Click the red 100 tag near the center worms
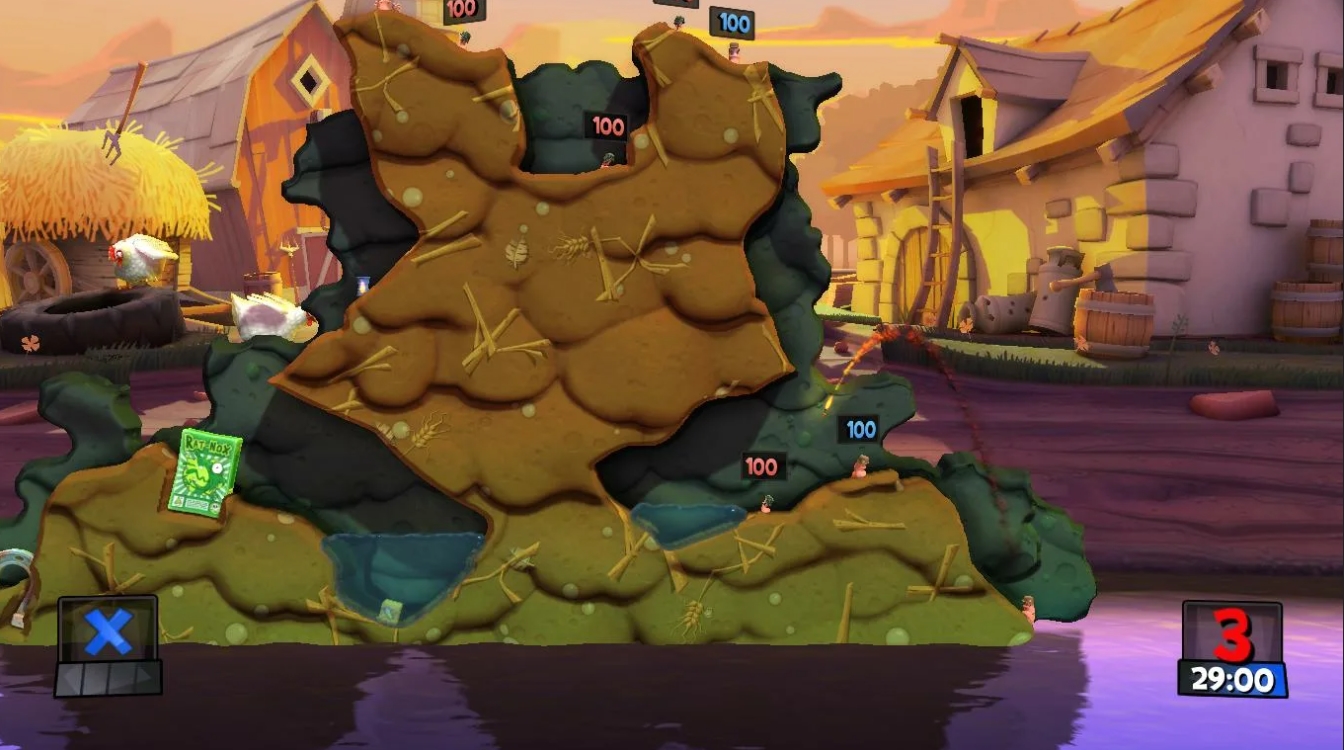 [x=762, y=465]
